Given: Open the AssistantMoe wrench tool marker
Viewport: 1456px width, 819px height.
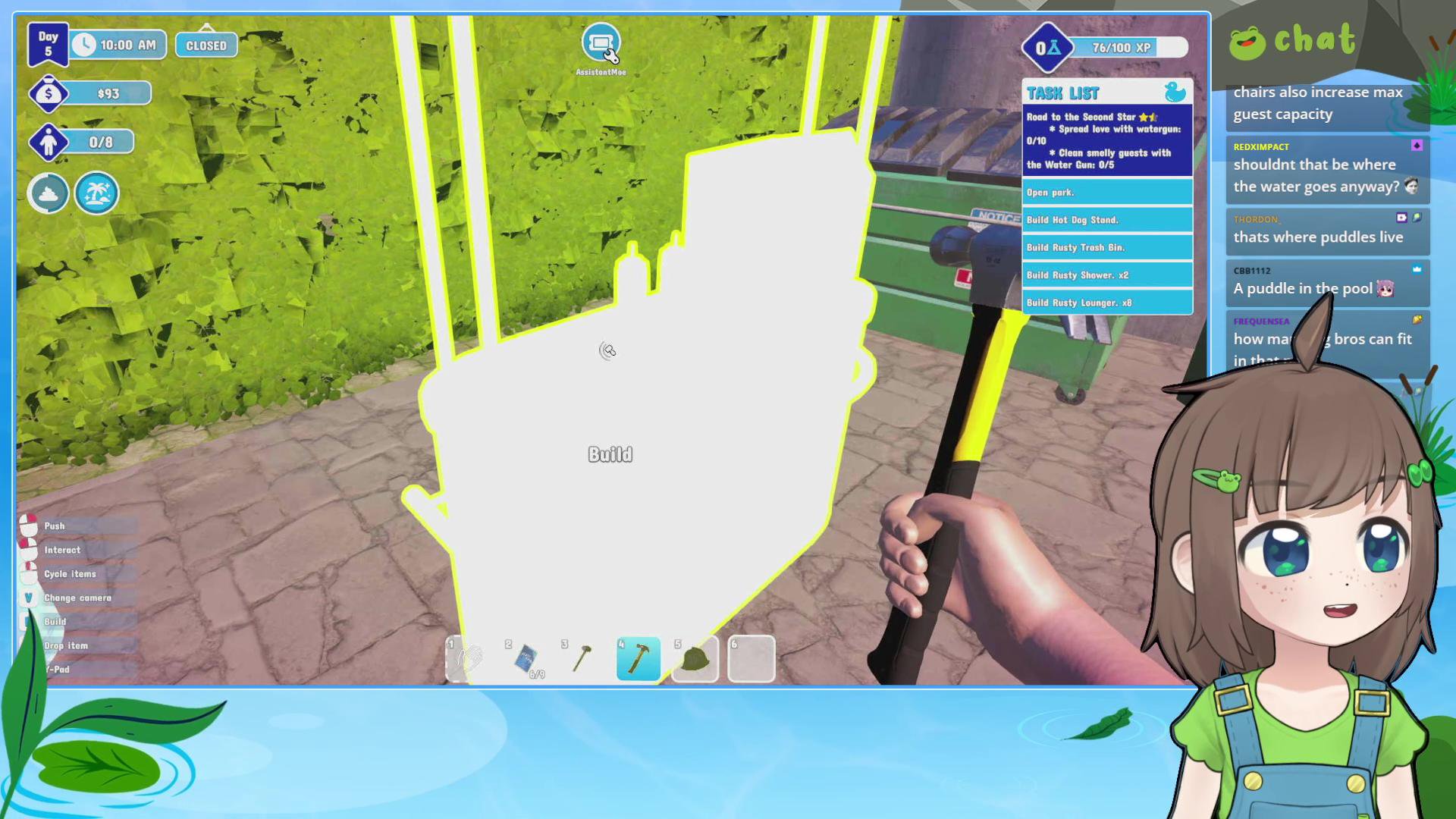Looking at the screenshot, I should point(601,42).
